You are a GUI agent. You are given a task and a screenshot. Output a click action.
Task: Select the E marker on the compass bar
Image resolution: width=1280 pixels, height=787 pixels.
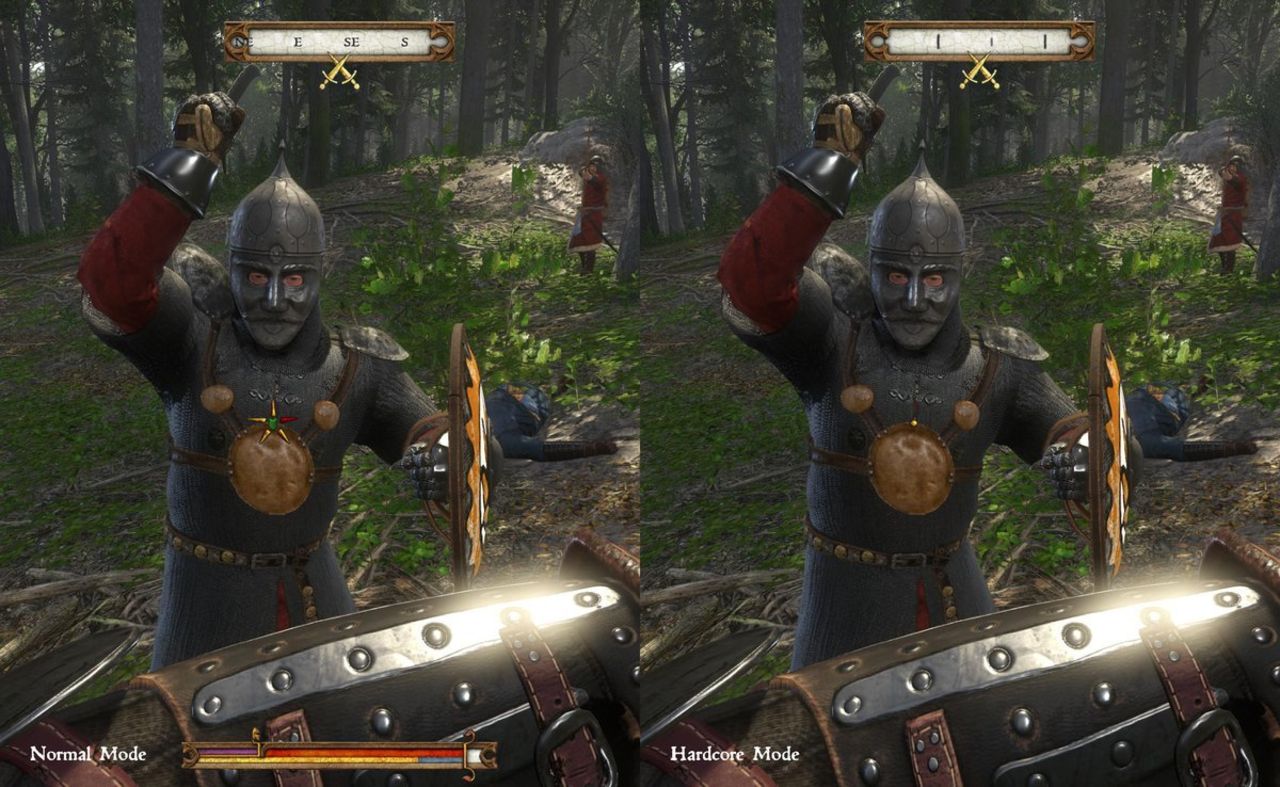(x=298, y=42)
